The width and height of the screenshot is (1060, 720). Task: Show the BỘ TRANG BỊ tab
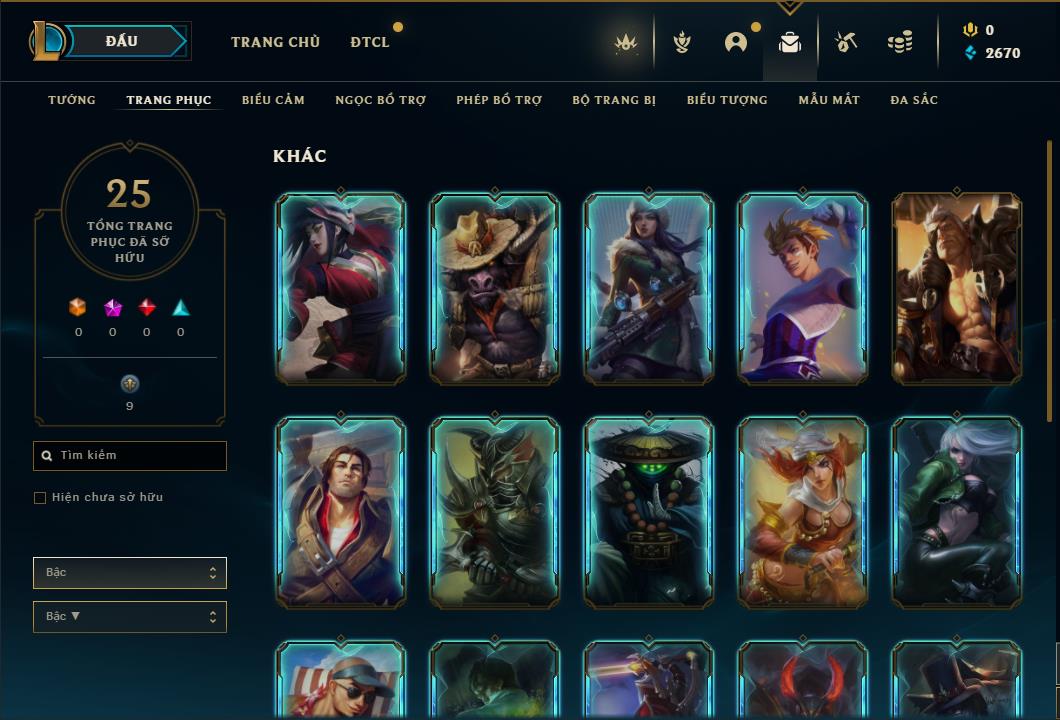614,100
